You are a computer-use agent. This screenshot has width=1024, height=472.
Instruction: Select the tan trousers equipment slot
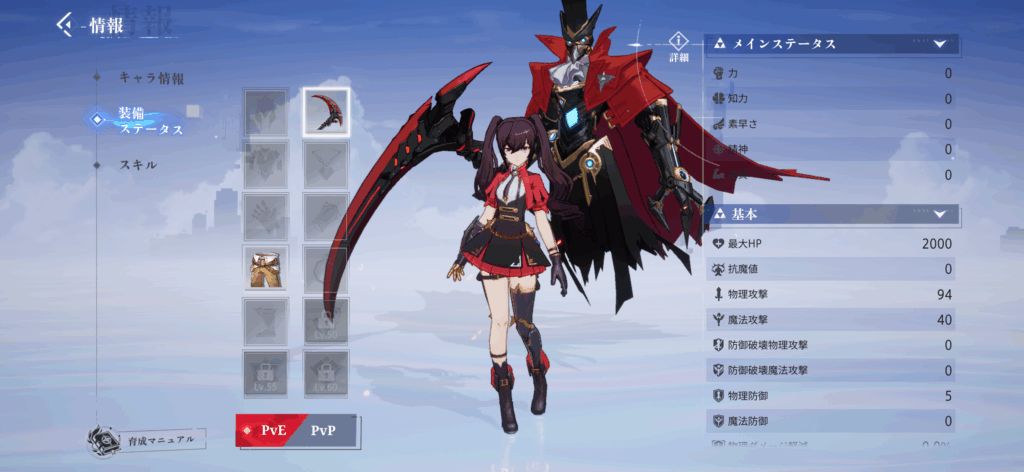coord(265,268)
